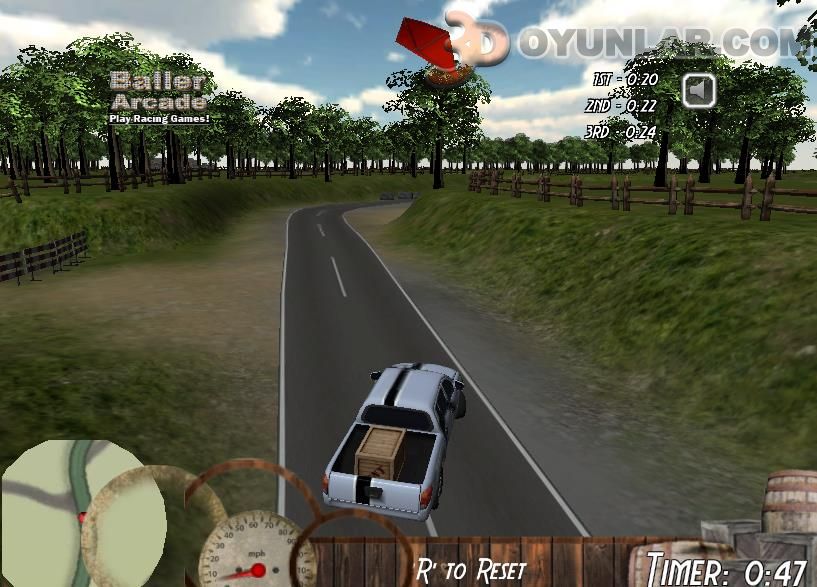Visit the 3D Oyunlar.com logo link
This screenshot has height=587, width=817.
640,40
